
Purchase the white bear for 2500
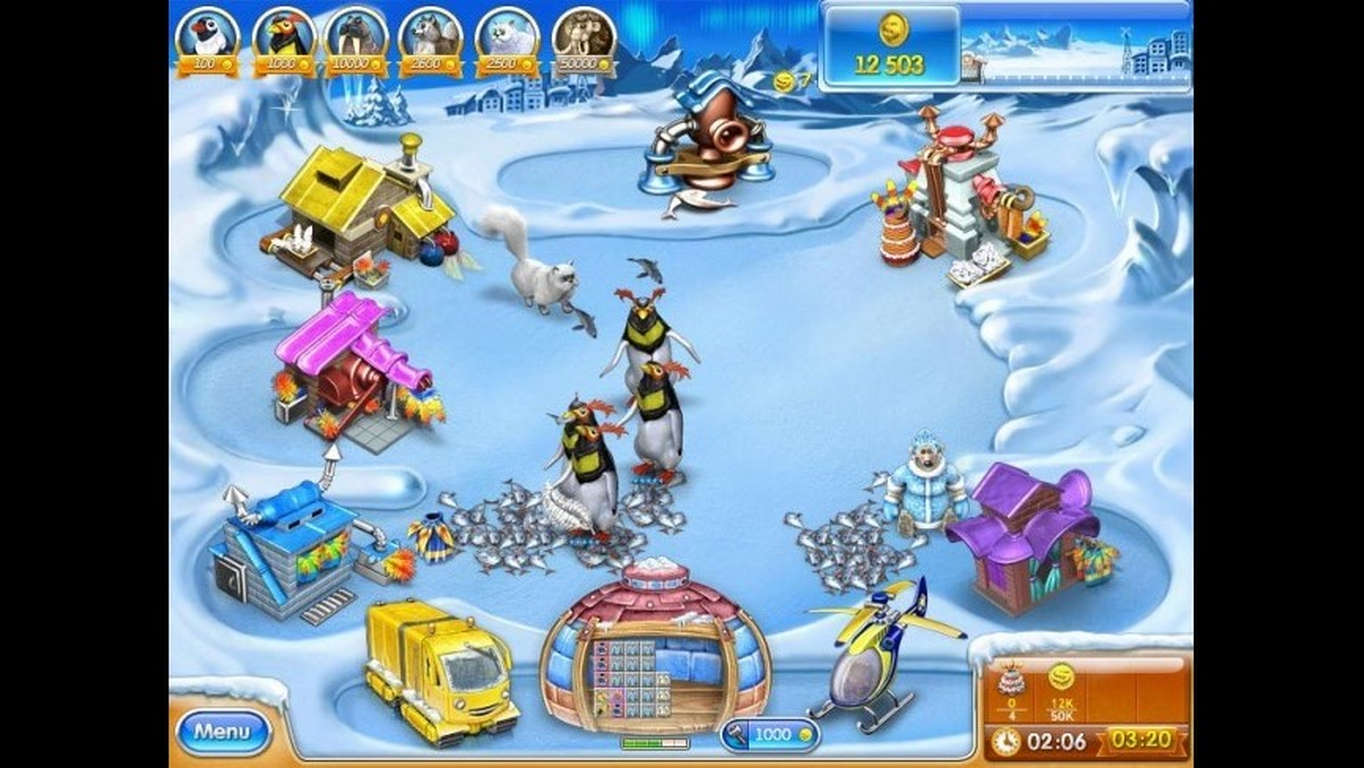coord(503,38)
